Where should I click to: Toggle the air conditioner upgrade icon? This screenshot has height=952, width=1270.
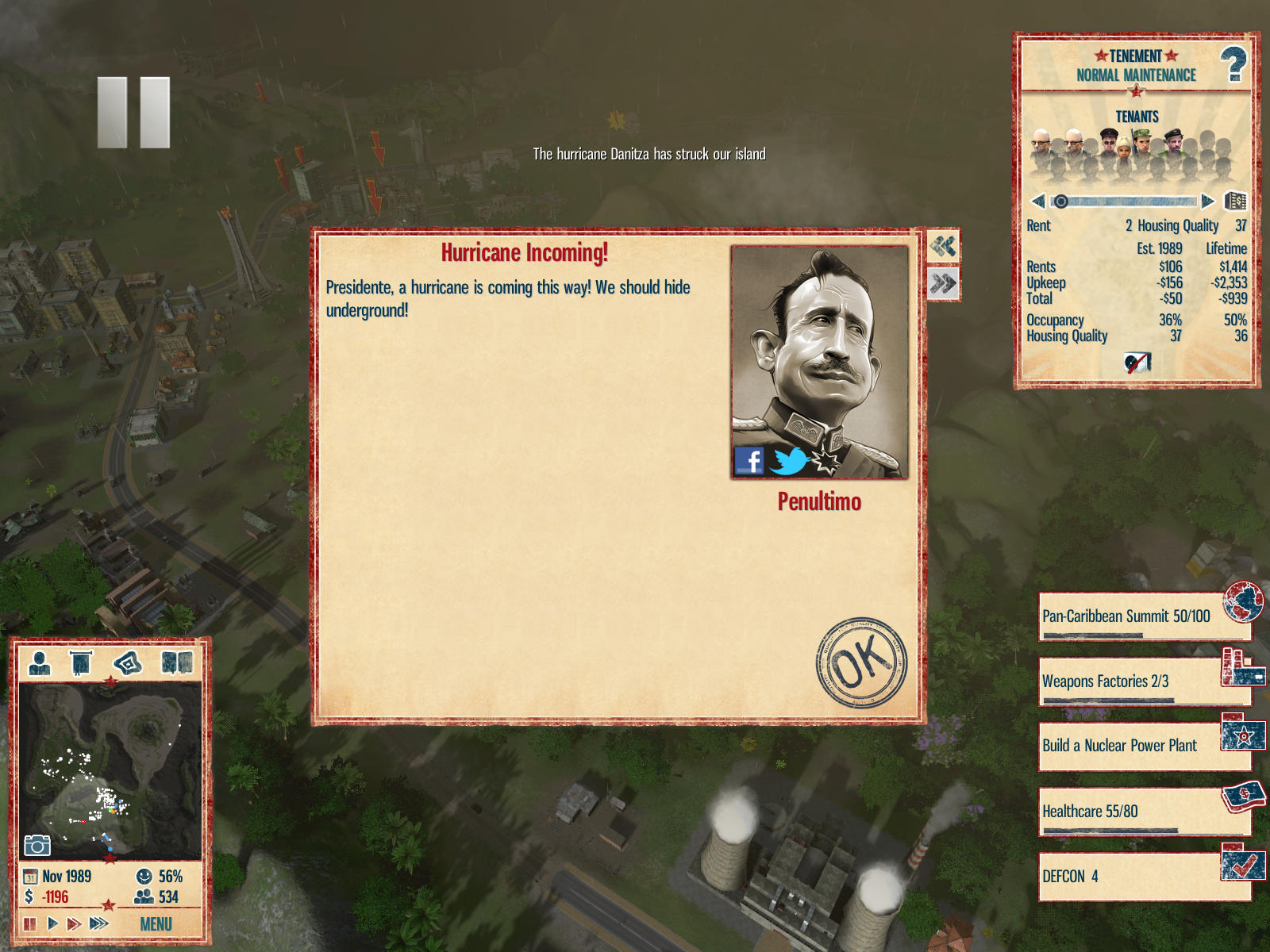pyautogui.click(x=1137, y=363)
